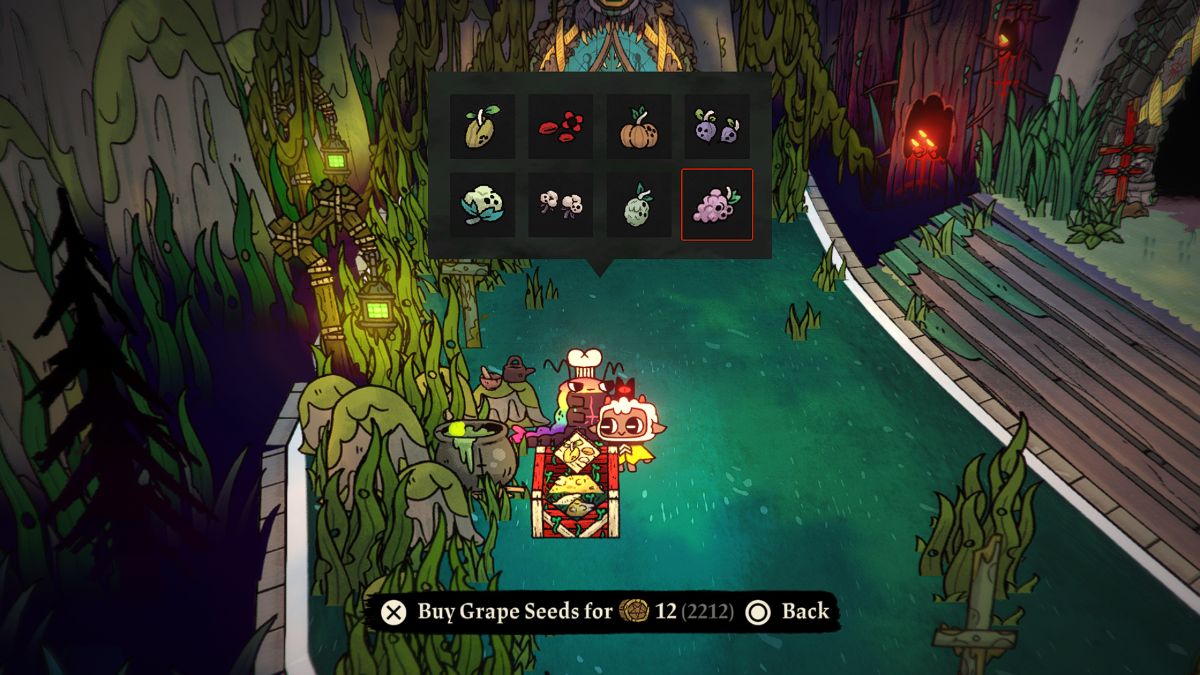Choose the cauliflower seeds slot

tap(482, 205)
